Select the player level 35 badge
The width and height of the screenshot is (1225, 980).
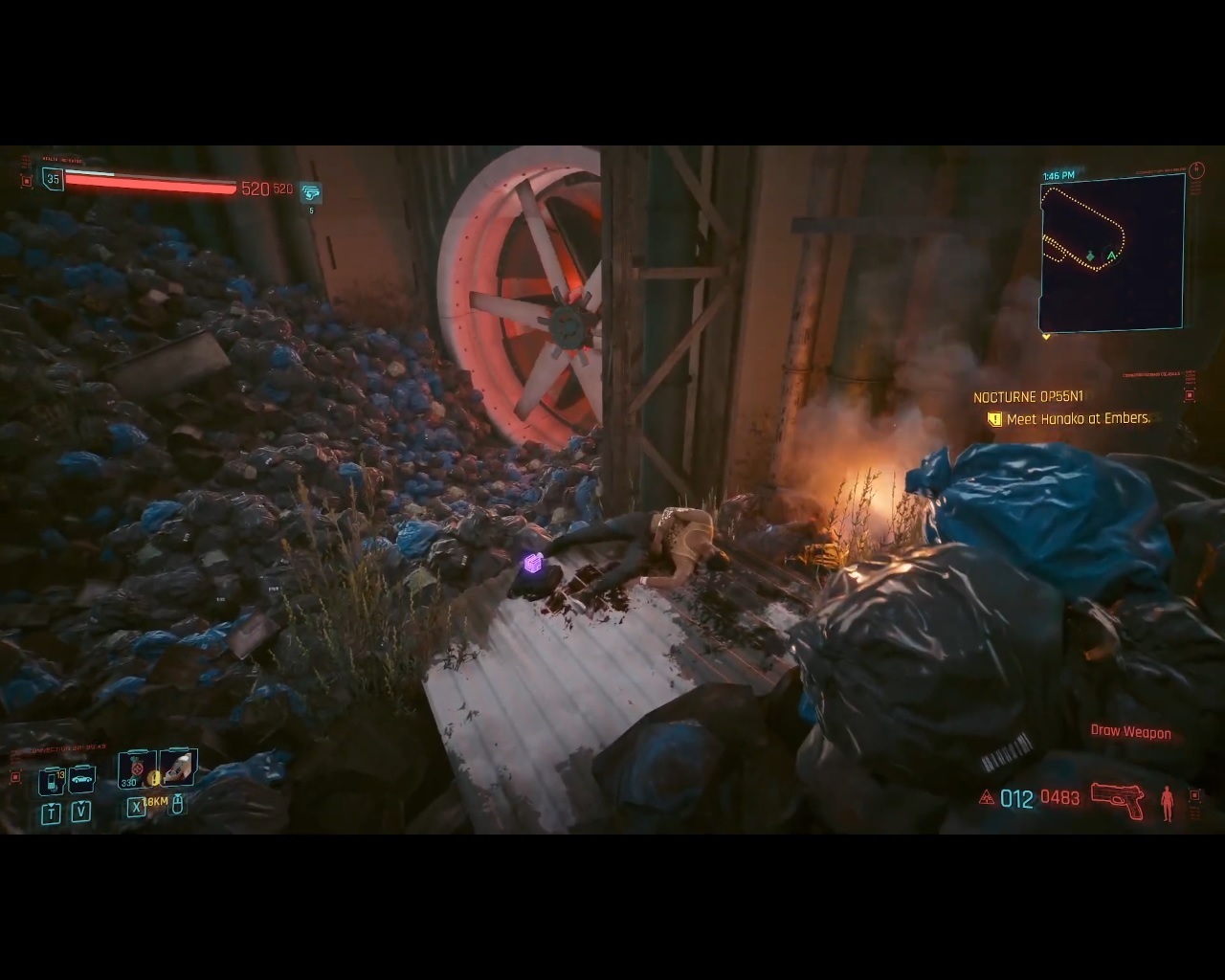coord(53,179)
